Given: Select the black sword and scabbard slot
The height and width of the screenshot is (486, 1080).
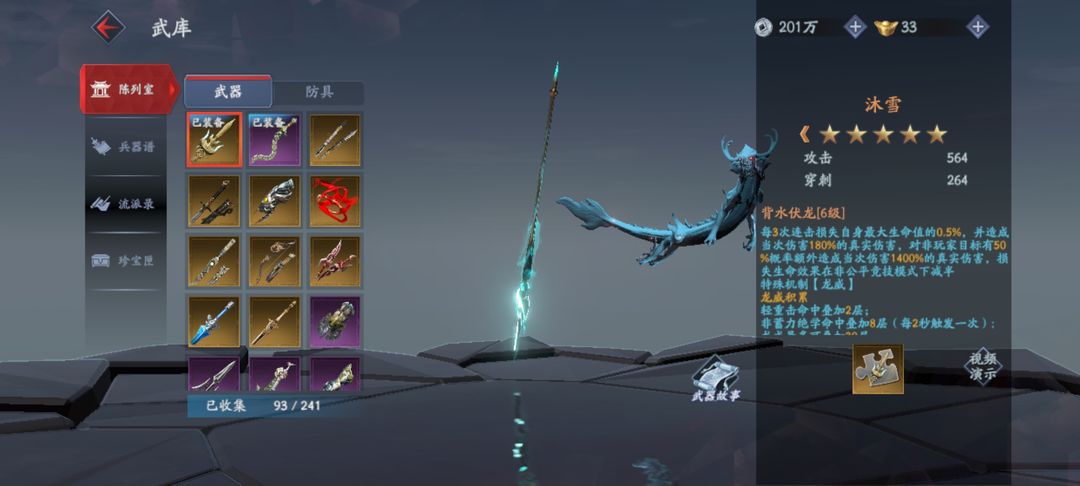Looking at the screenshot, I should click(214, 200).
